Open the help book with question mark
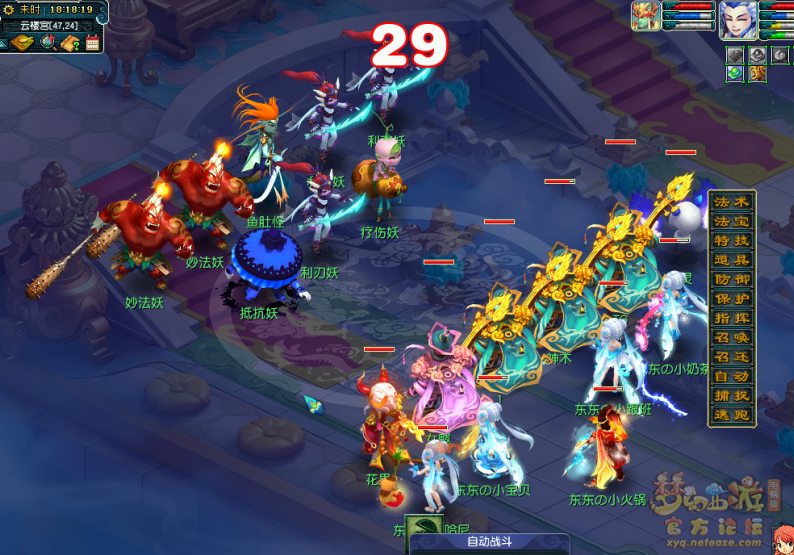 70,43
